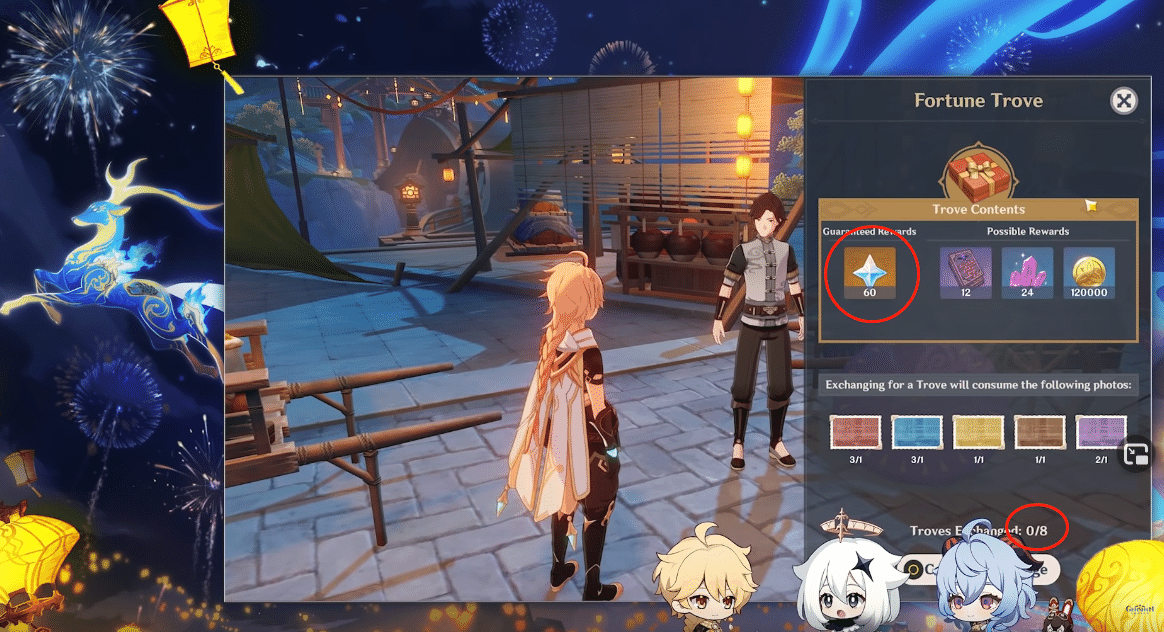The width and height of the screenshot is (1164, 632).
Task: Select the purple photo thumbnail
Action: (1101, 432)
